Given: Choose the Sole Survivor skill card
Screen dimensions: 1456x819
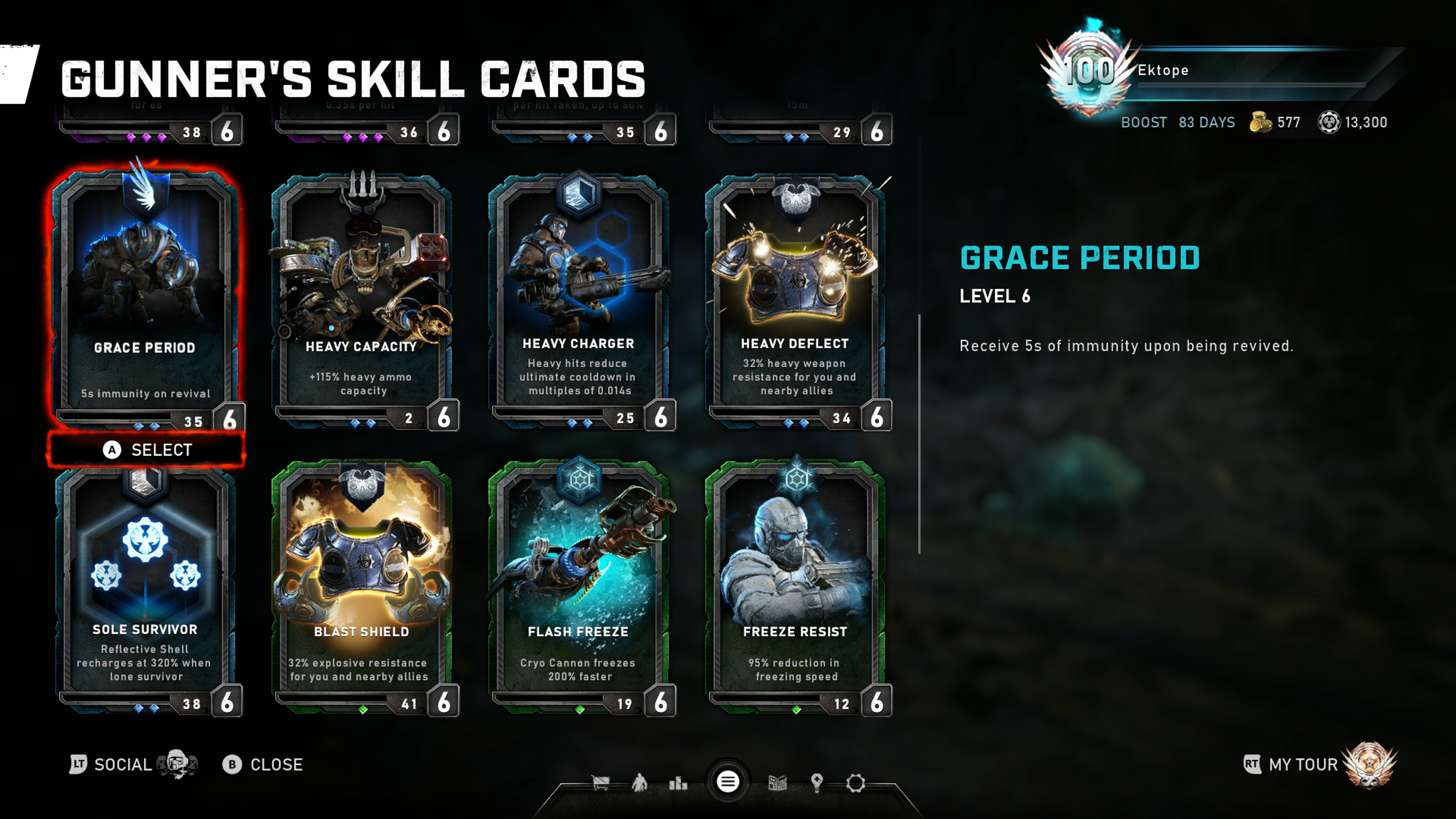Looking at the screenshot, I should [x=145, y=588].
